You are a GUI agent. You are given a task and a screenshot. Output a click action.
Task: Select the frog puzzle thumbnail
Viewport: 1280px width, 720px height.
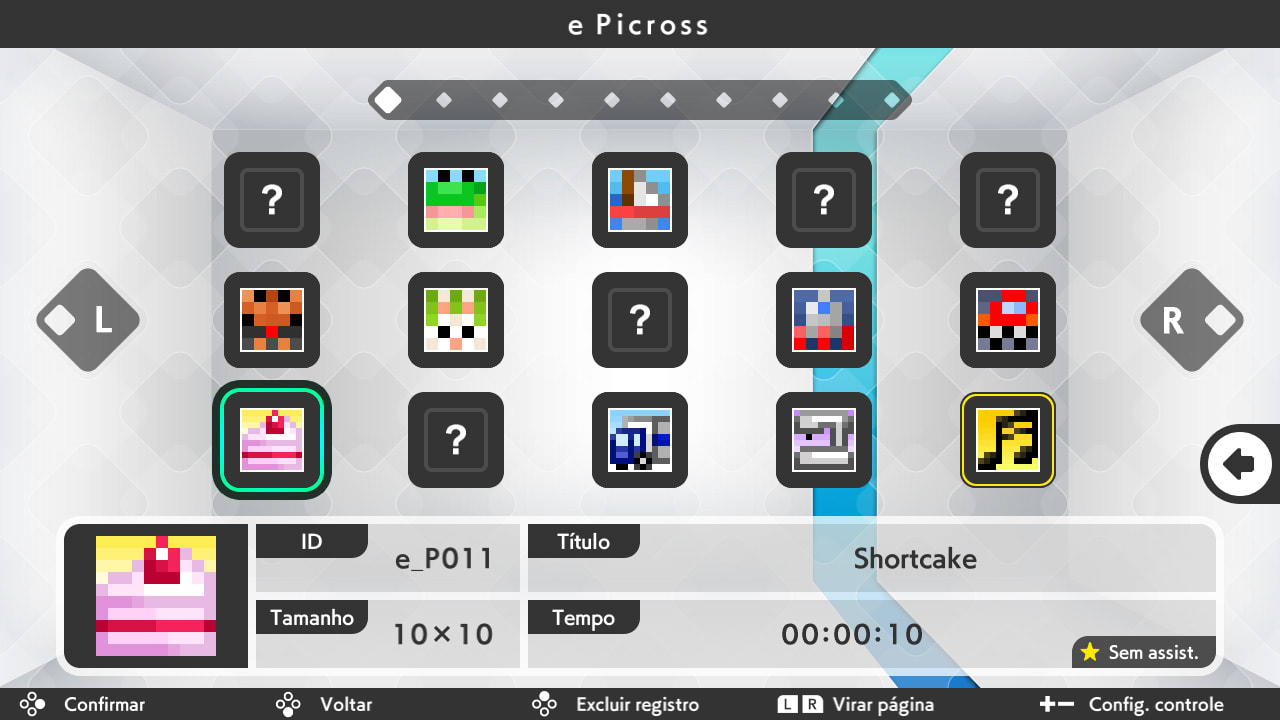pyautogui.click(x=456, y=200)
